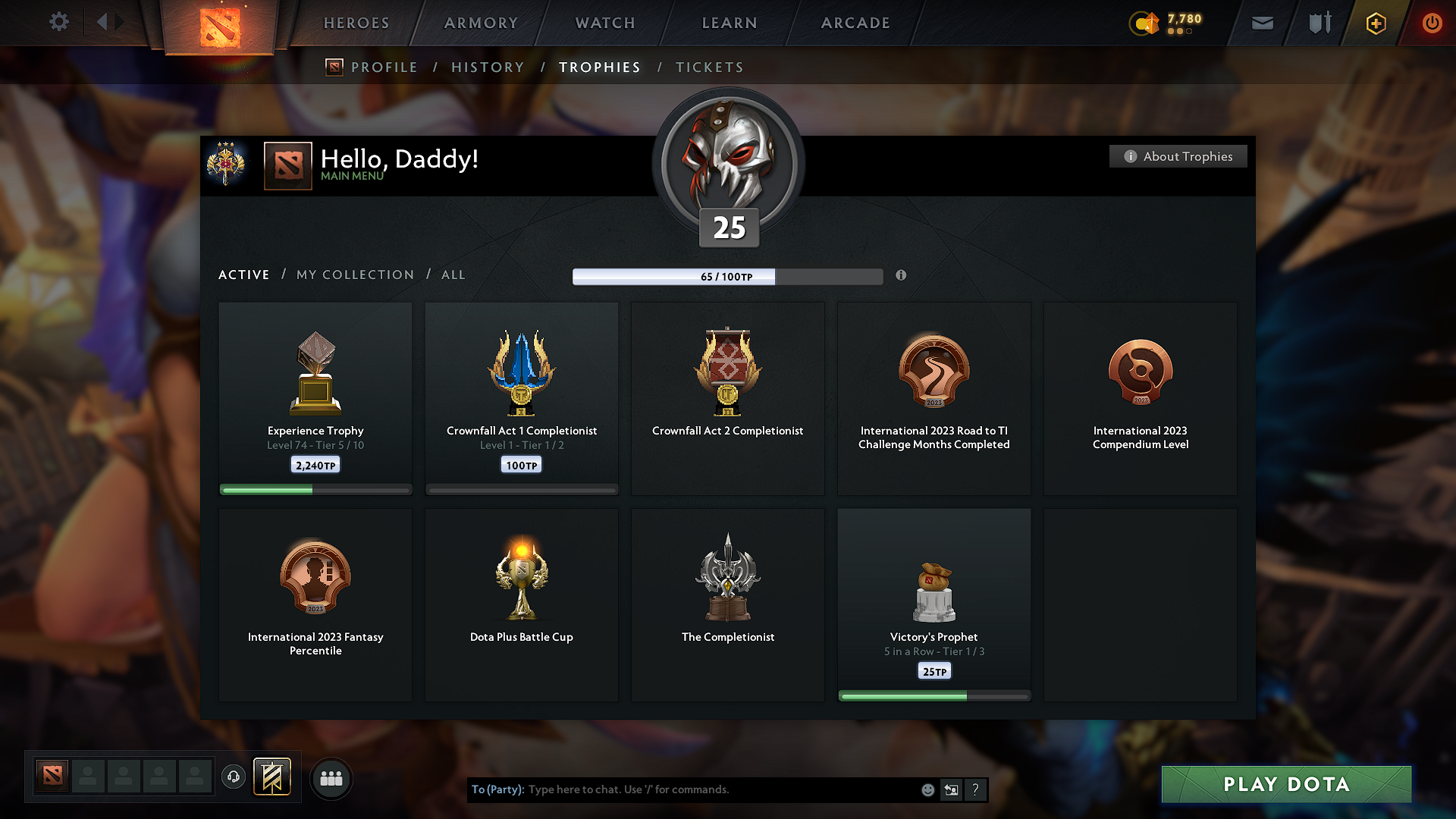
Task: Click the voice chat headphone icon
Action: (233, 777)
